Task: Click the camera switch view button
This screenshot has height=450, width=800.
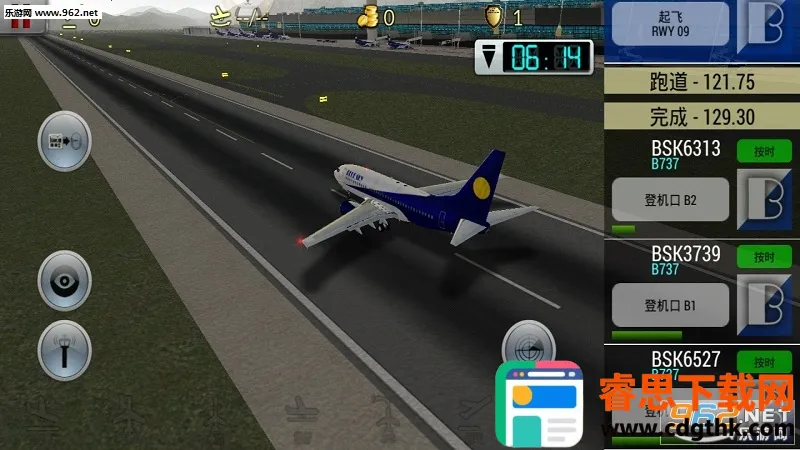Action: 64,142
